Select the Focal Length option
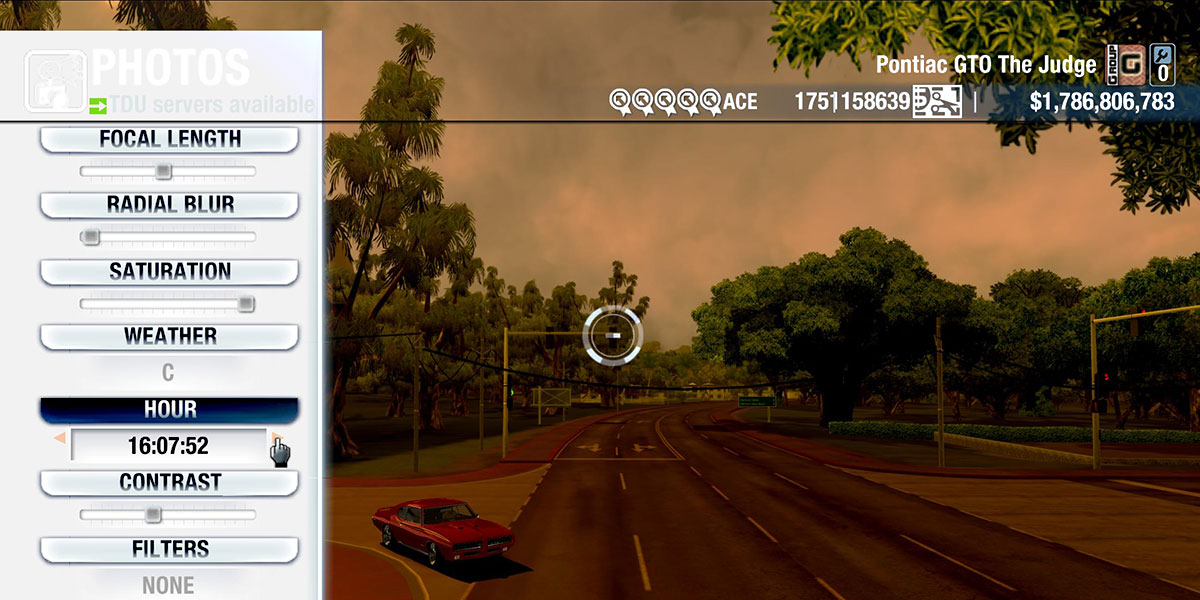The image size is (1200, 600). [169, 140]
